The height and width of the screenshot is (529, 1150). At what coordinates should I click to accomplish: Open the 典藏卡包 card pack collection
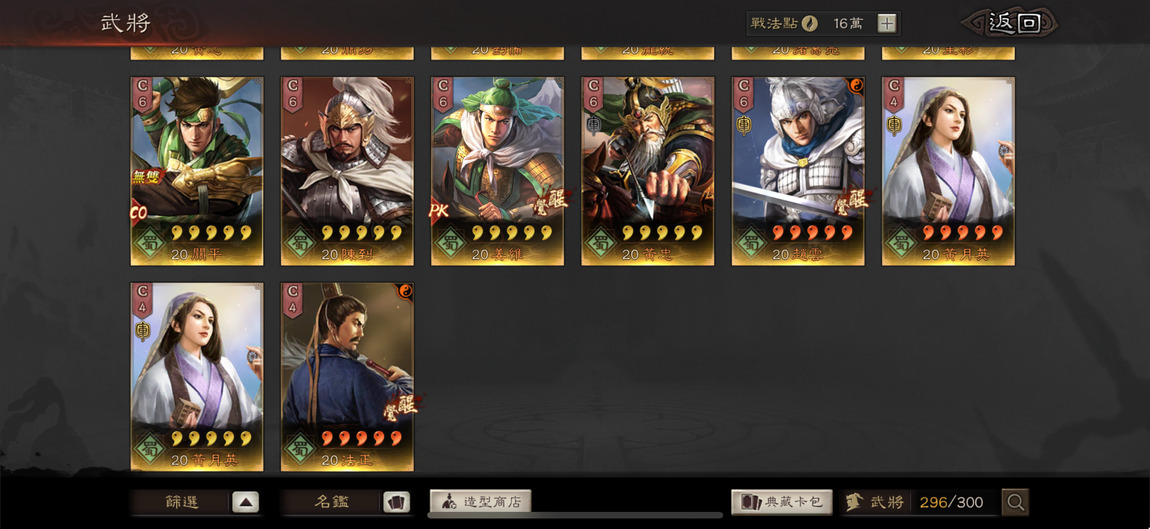point(783,502)
